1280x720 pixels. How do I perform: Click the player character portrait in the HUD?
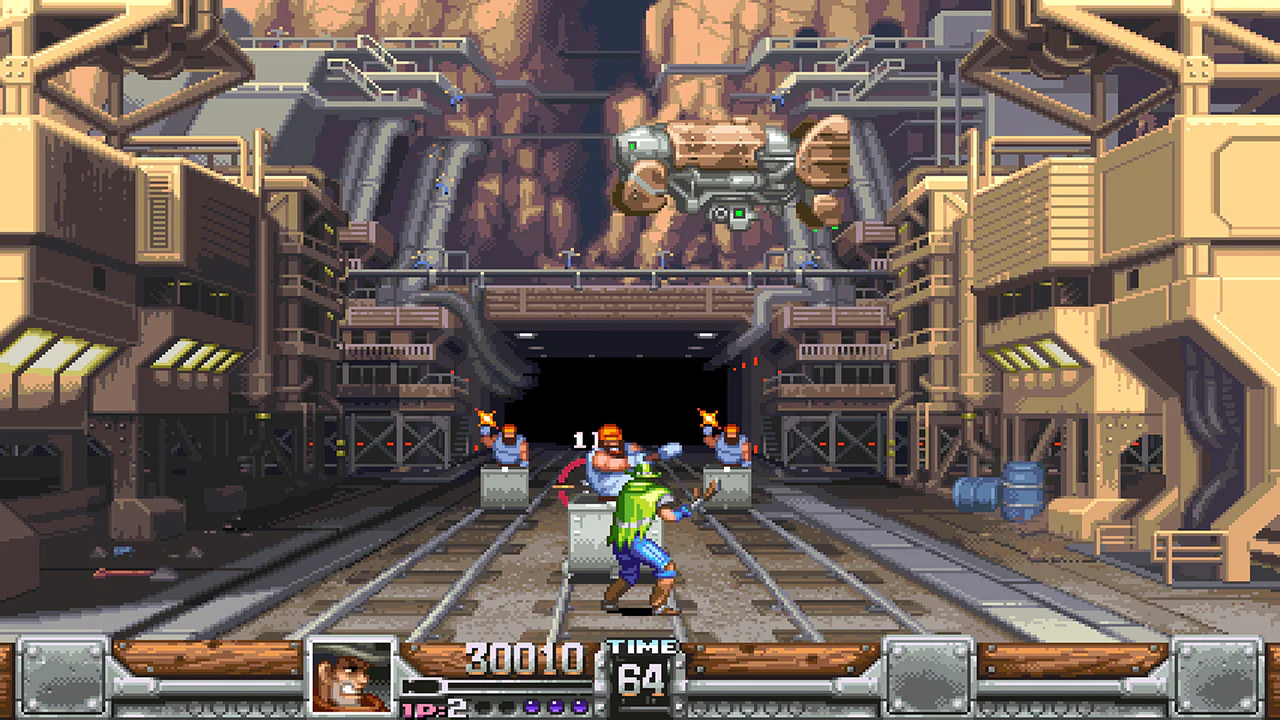click(351, 674)
